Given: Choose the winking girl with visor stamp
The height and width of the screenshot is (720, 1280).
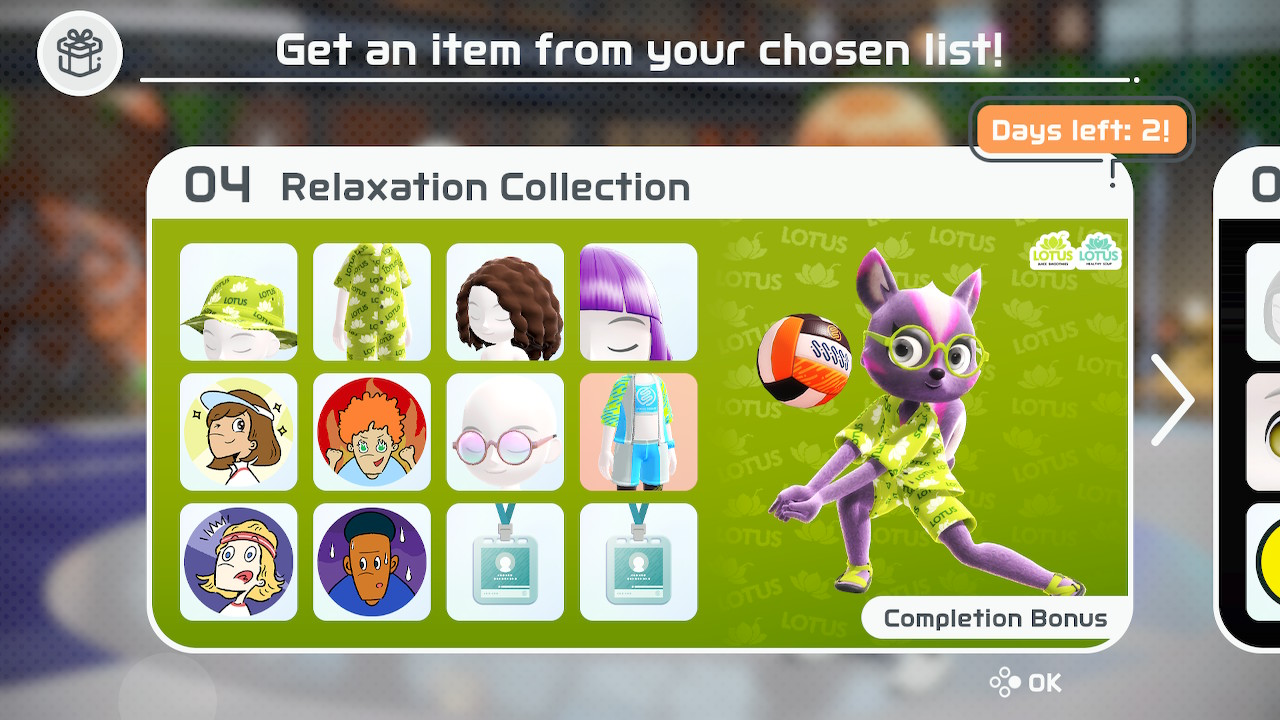Looking at the screenshot, I should tap(239, 432).
